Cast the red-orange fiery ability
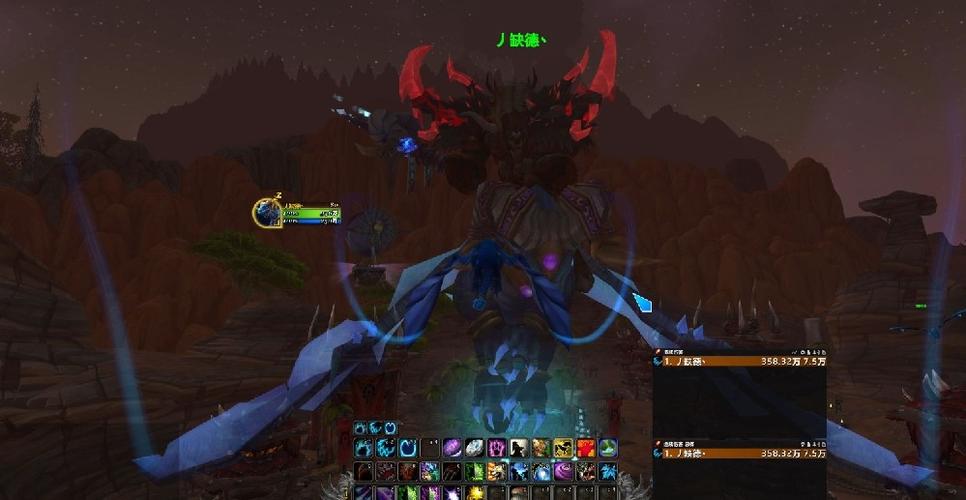 click(x=586, y=448)
